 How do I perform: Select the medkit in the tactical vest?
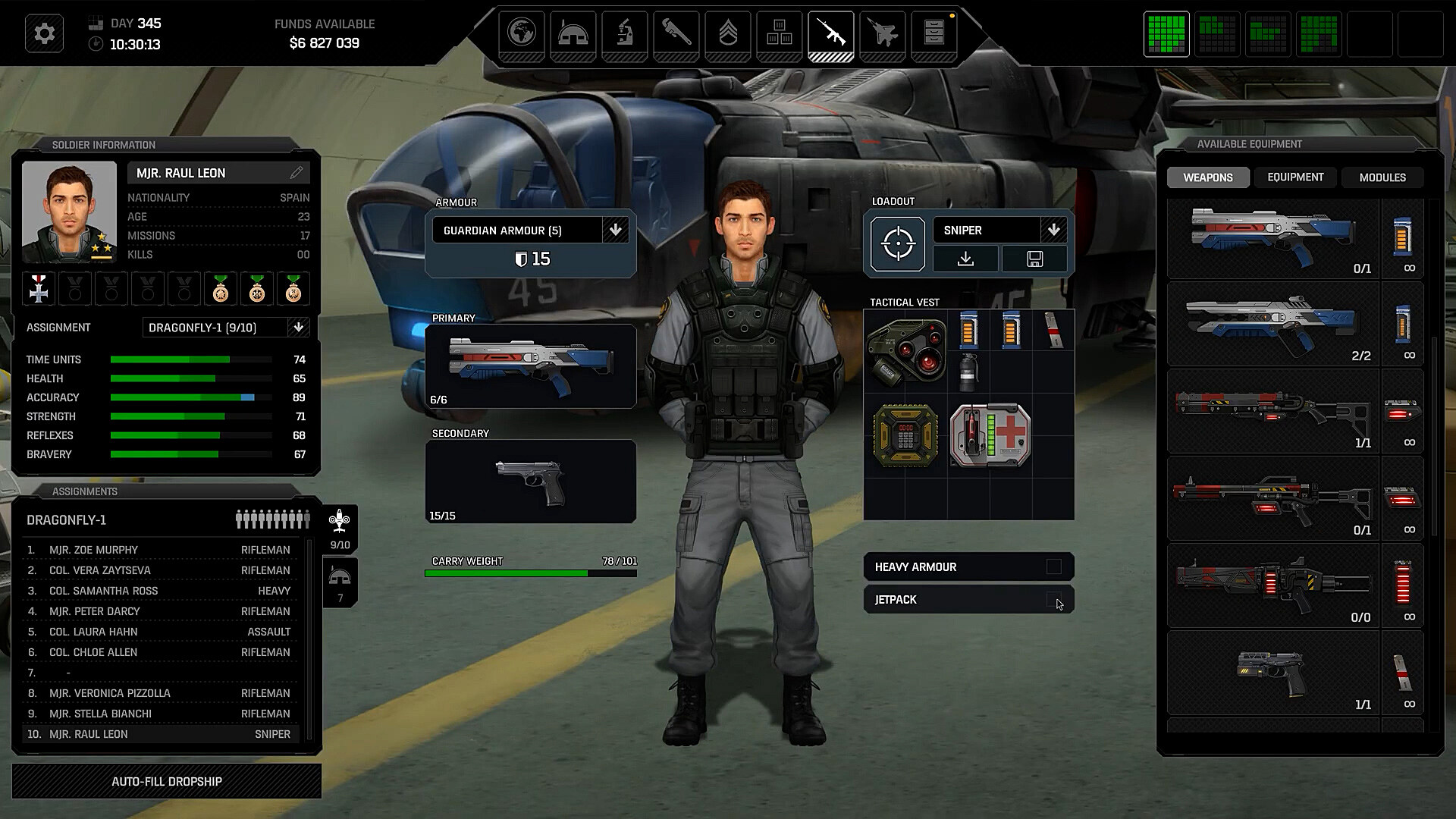(990, 435)
